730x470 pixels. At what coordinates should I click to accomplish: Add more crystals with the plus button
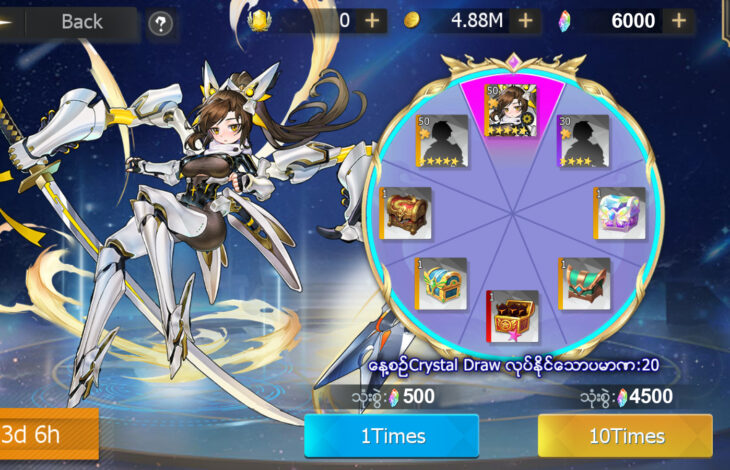tap(678, 21)
